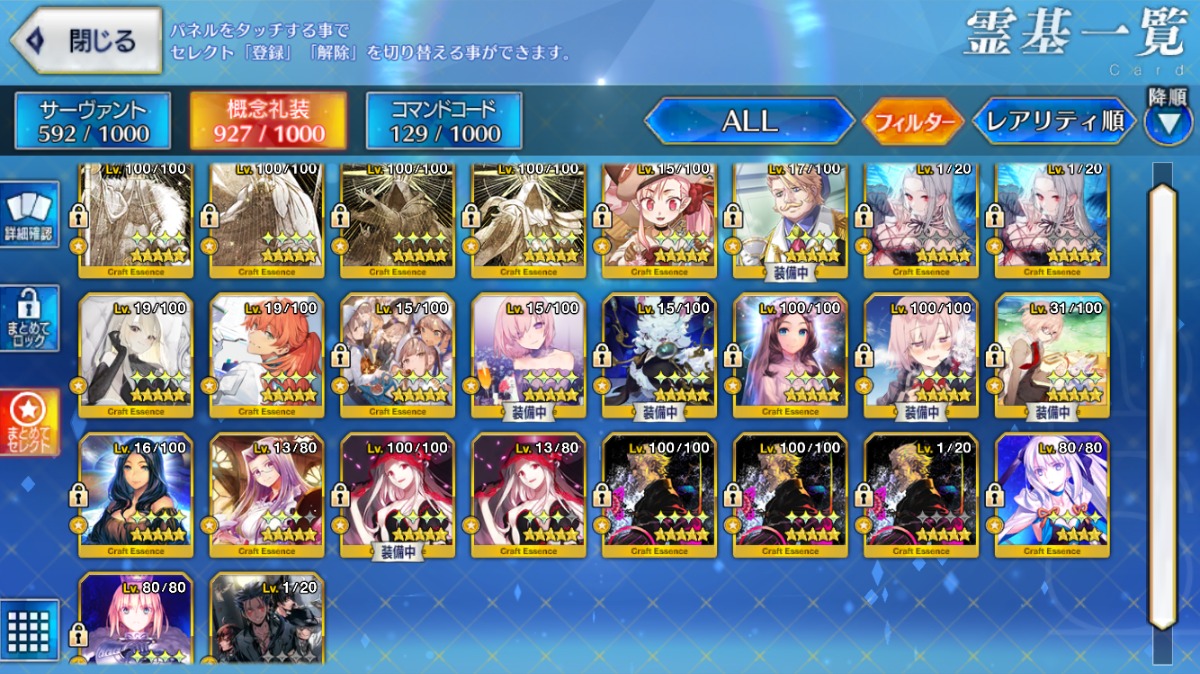Select the Lv.31 card with green background

pos(1052,355)
